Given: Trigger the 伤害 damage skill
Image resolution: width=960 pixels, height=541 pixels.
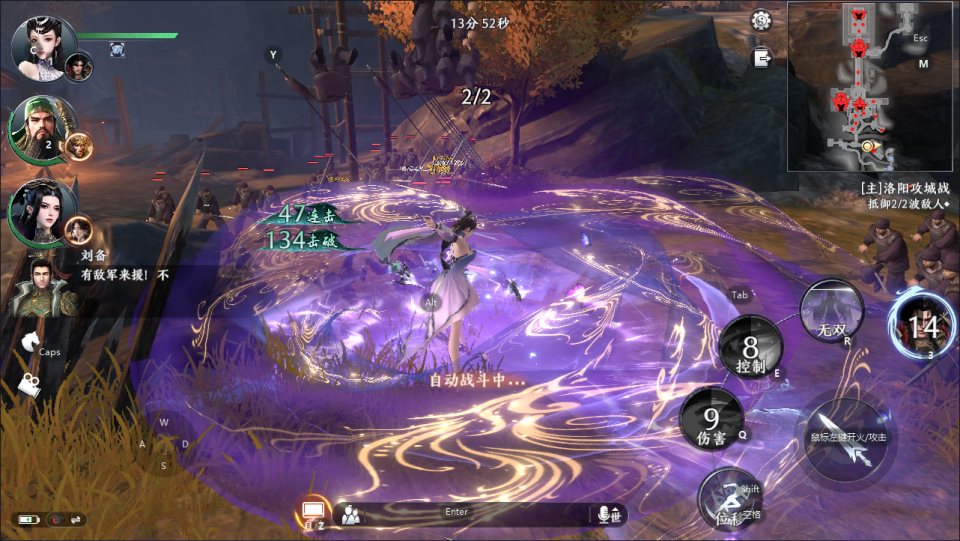Looking at the screenshot, I should (710, 418).
